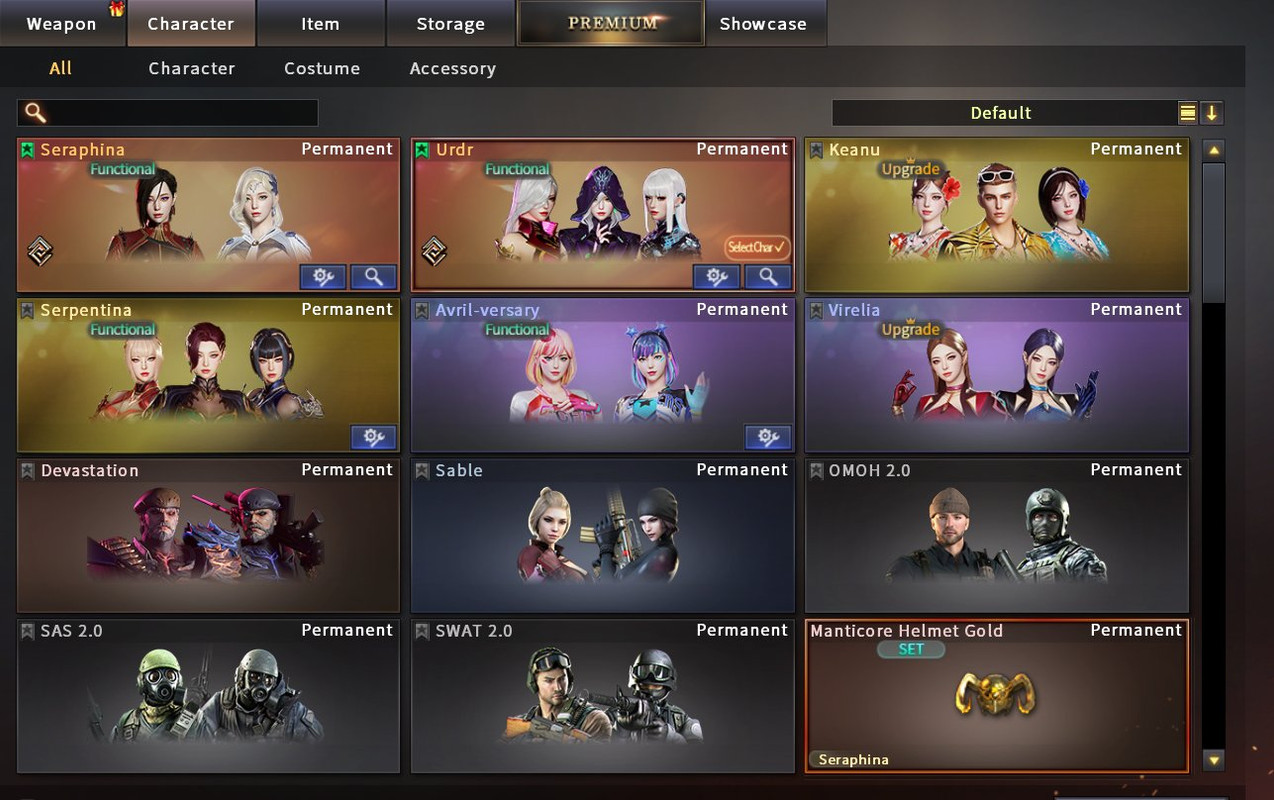Click the scrollbar's down arrow

pos(1214,761)
